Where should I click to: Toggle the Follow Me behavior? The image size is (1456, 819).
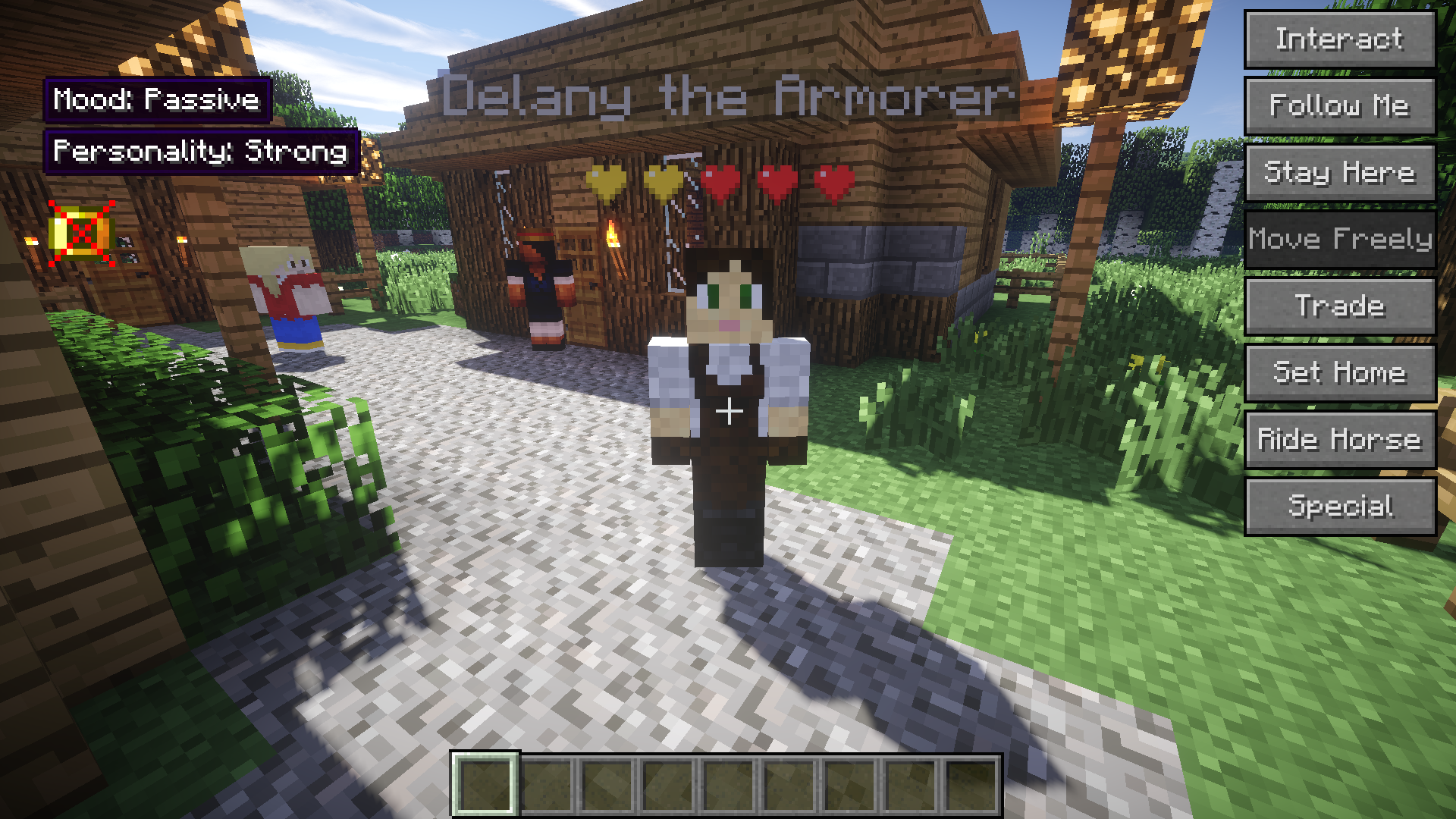1339,106
